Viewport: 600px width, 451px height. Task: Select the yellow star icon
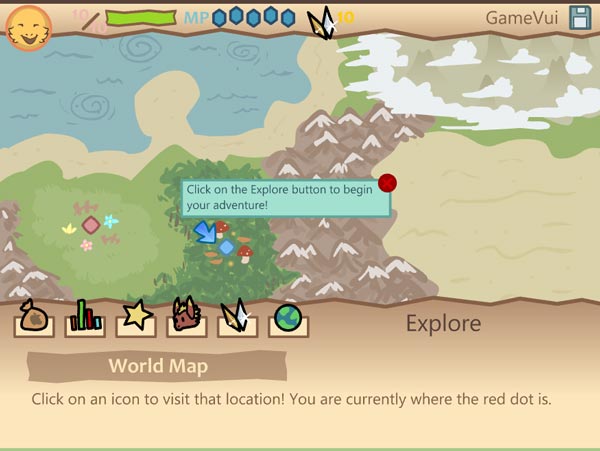pyautogui.click(x=135, y=318)
